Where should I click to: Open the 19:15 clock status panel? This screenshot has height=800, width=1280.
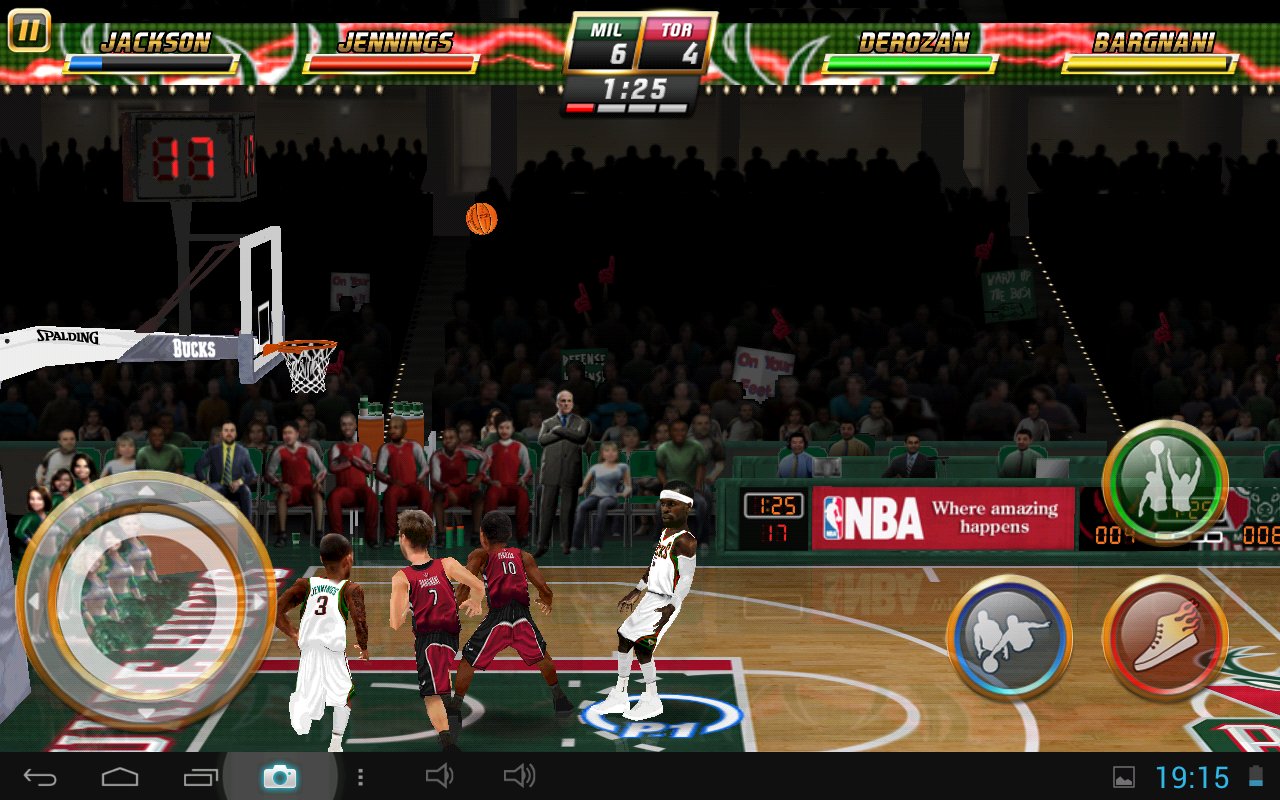click(1192, 777)
